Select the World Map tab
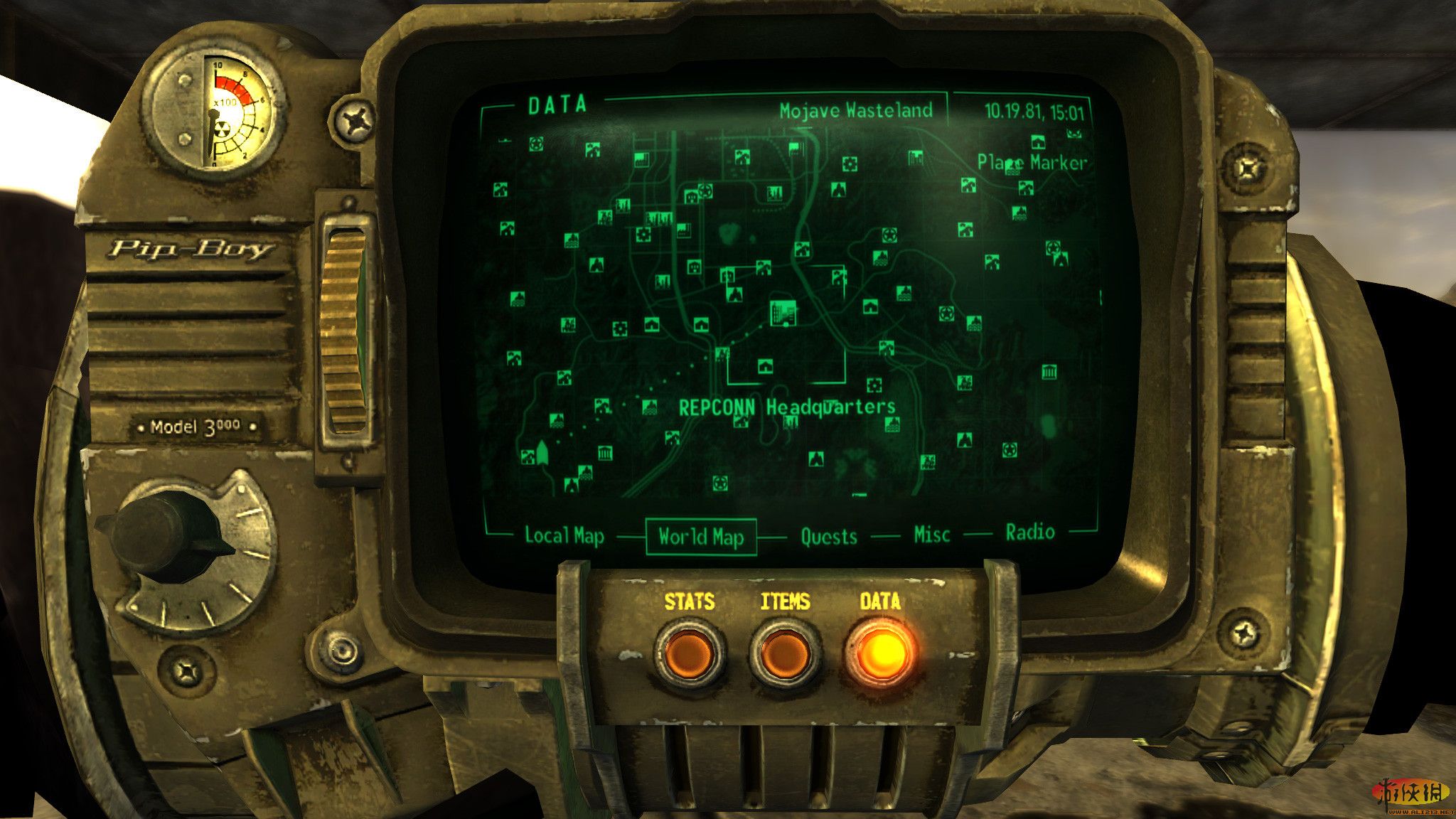Image resolution: width=1456 pixels, height=819 pixels. point(700,537)
